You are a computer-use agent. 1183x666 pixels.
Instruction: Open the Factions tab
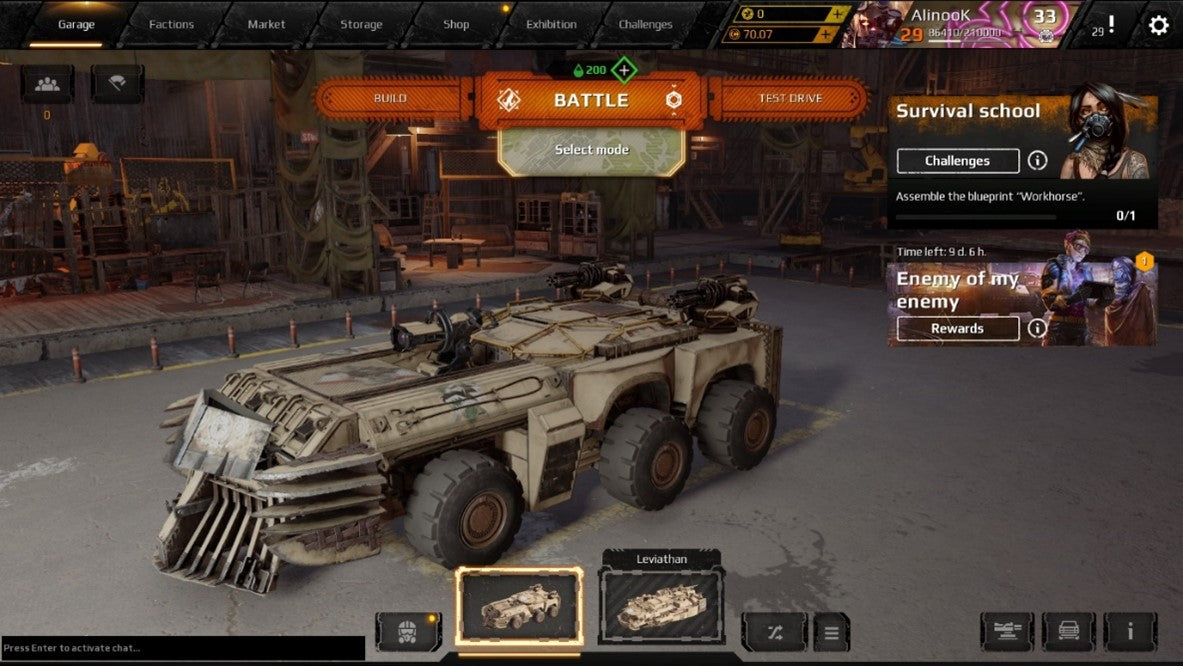pyautogui.click(x=171, y=24)
